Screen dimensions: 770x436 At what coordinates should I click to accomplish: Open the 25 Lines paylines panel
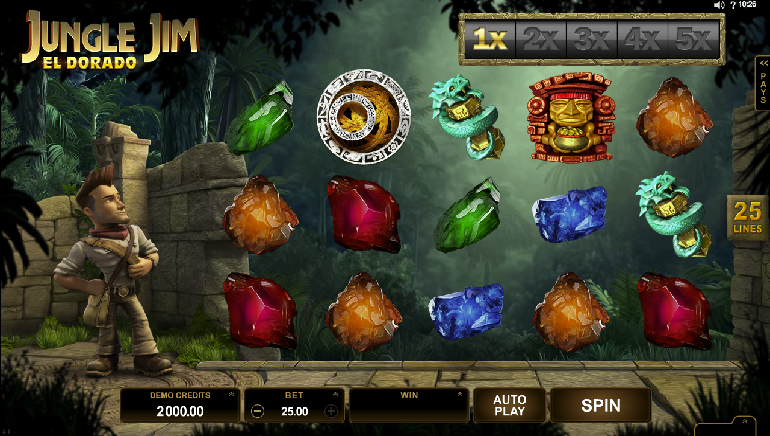[747, 217]
